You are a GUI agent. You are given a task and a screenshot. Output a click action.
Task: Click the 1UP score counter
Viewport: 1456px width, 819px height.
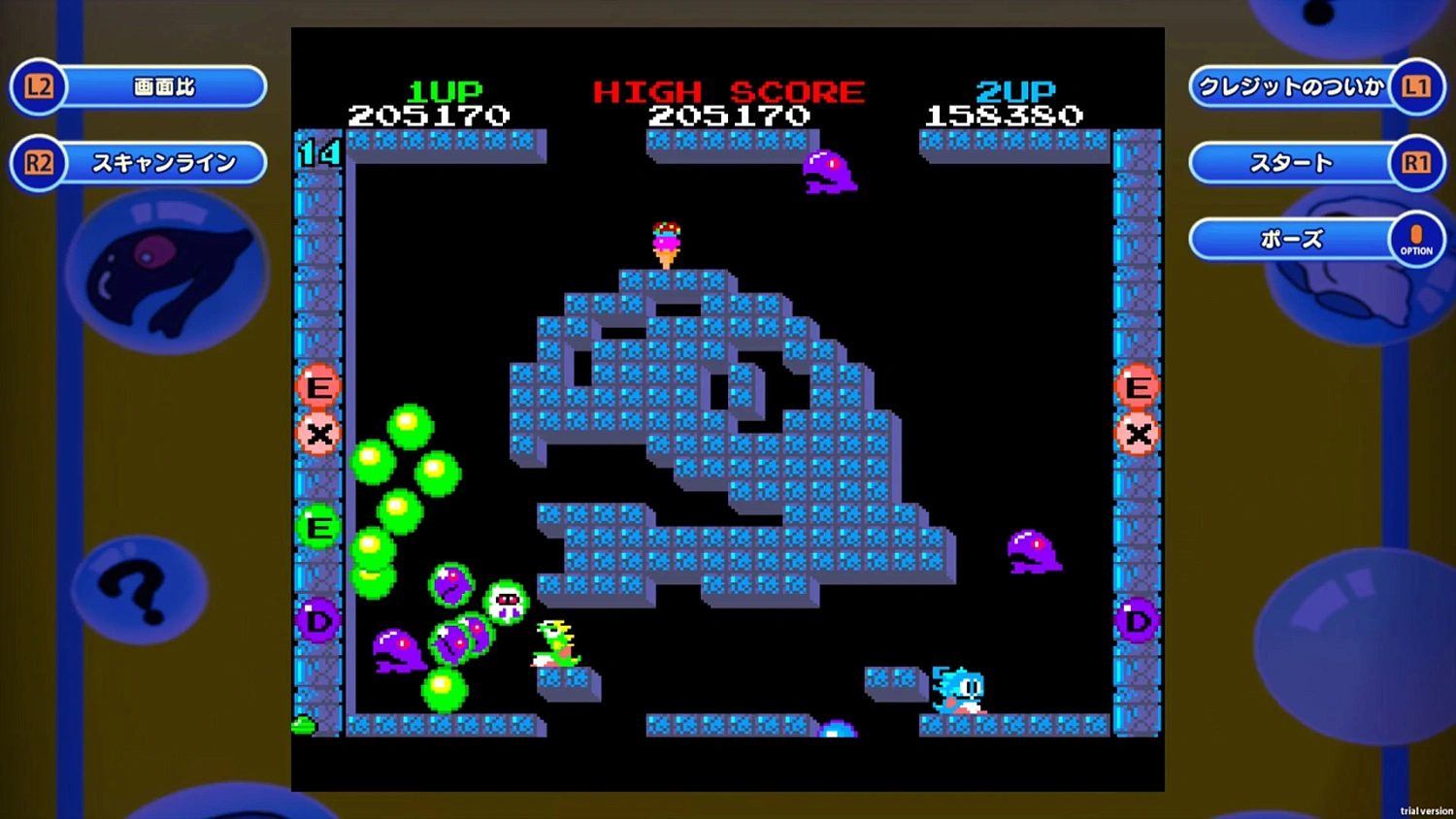(x=444, y=104)
